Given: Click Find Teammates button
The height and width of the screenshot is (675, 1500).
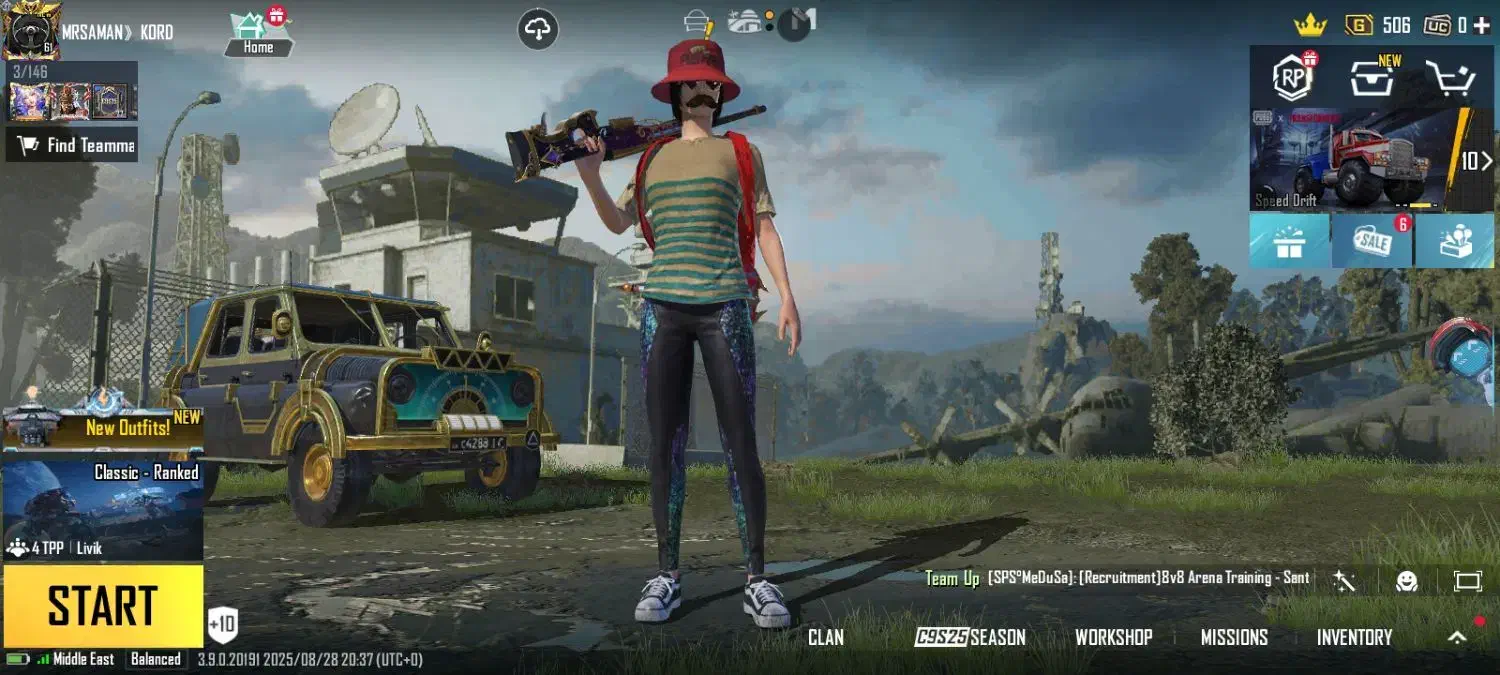Looking at the screenshot, I should tap(72, 145).
